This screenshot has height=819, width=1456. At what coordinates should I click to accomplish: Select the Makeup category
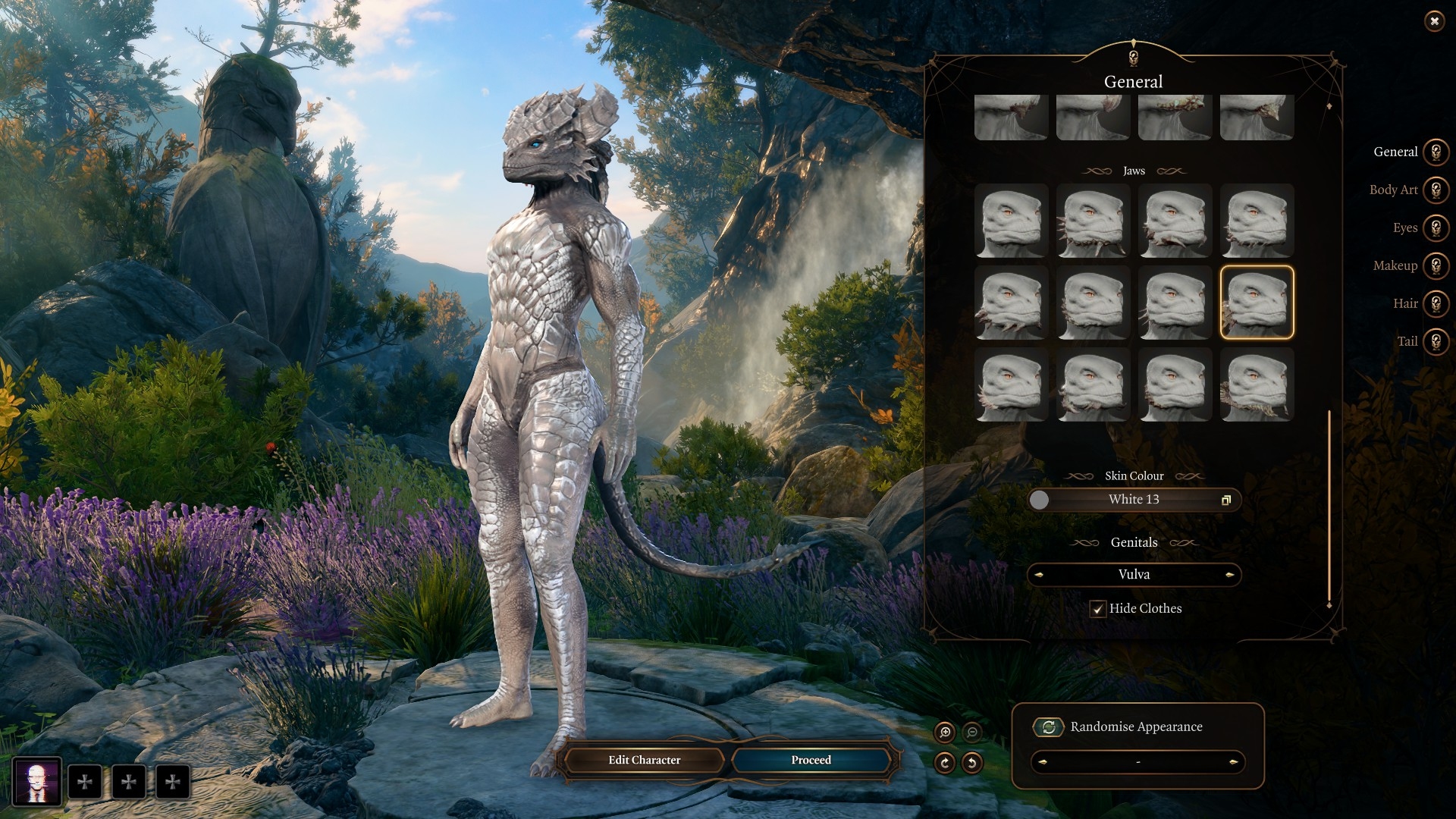coord(1436,265)
